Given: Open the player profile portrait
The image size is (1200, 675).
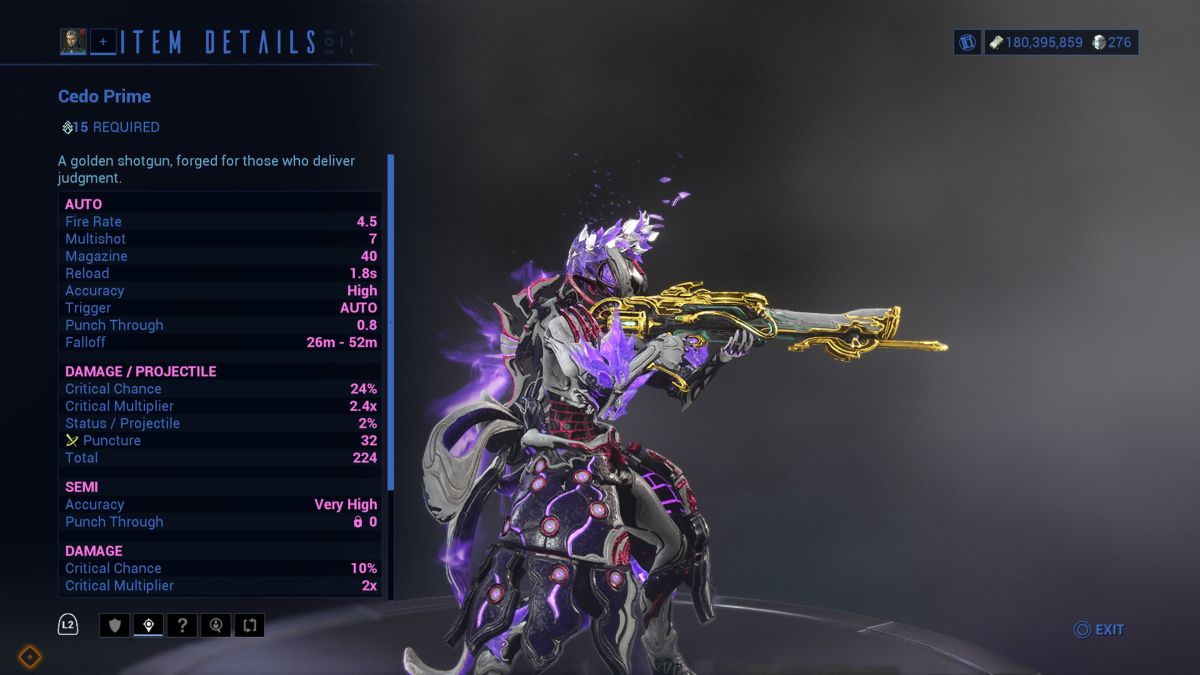Looking at the screenshot, I should click(73, 41).
